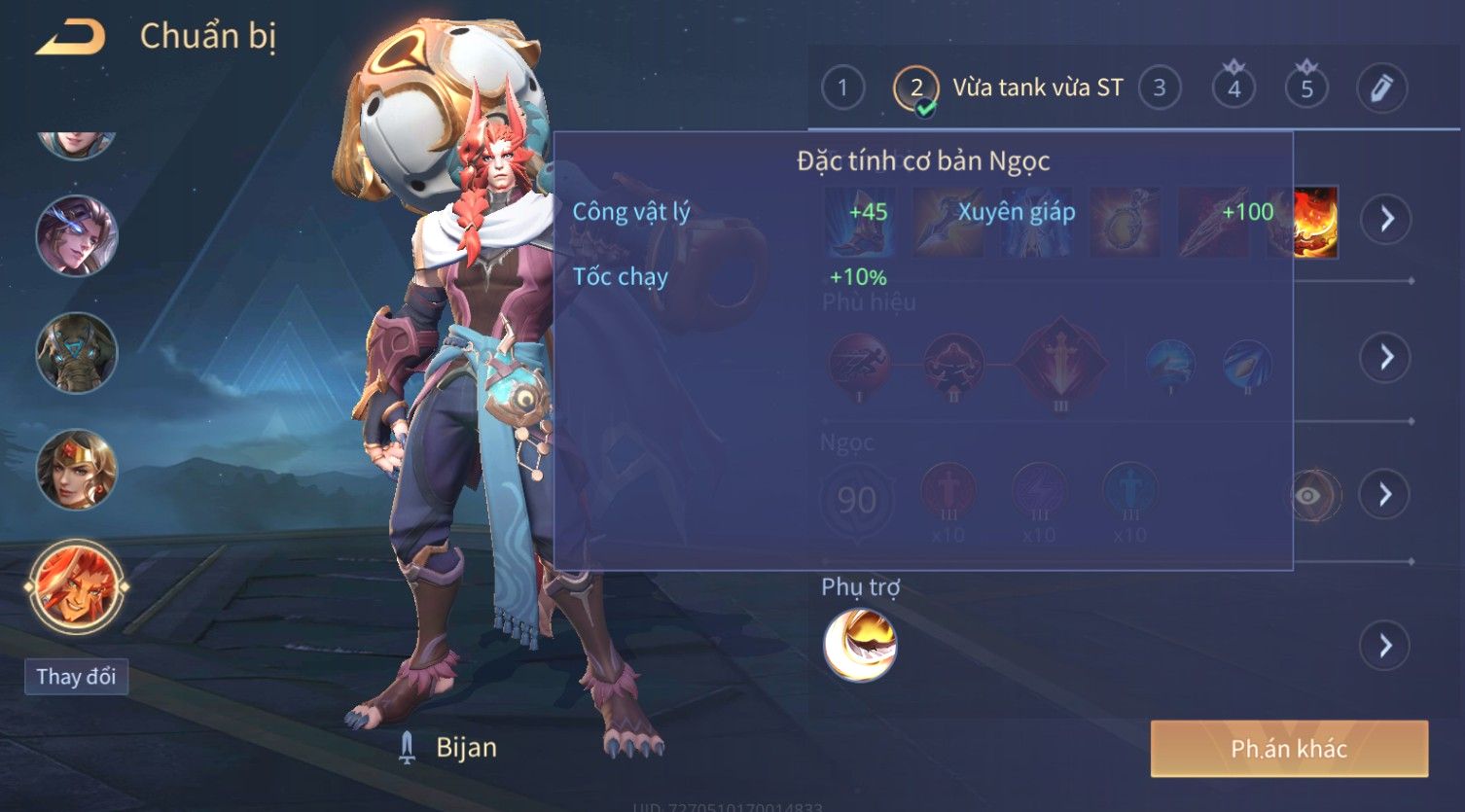Select the Phụ trợ support spell icon
1465x812 pixels.
[x=860, y=645]
